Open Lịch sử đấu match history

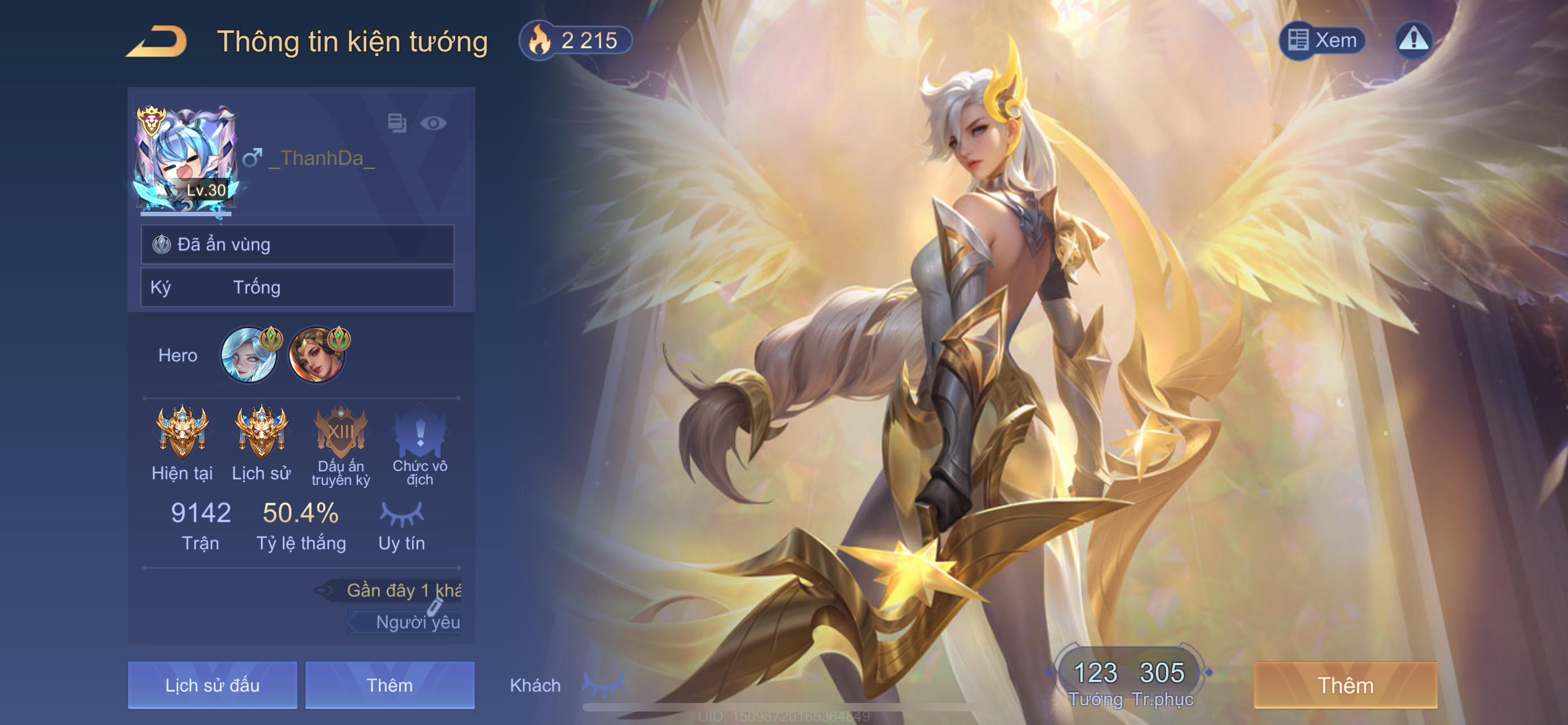click(212, 685)
